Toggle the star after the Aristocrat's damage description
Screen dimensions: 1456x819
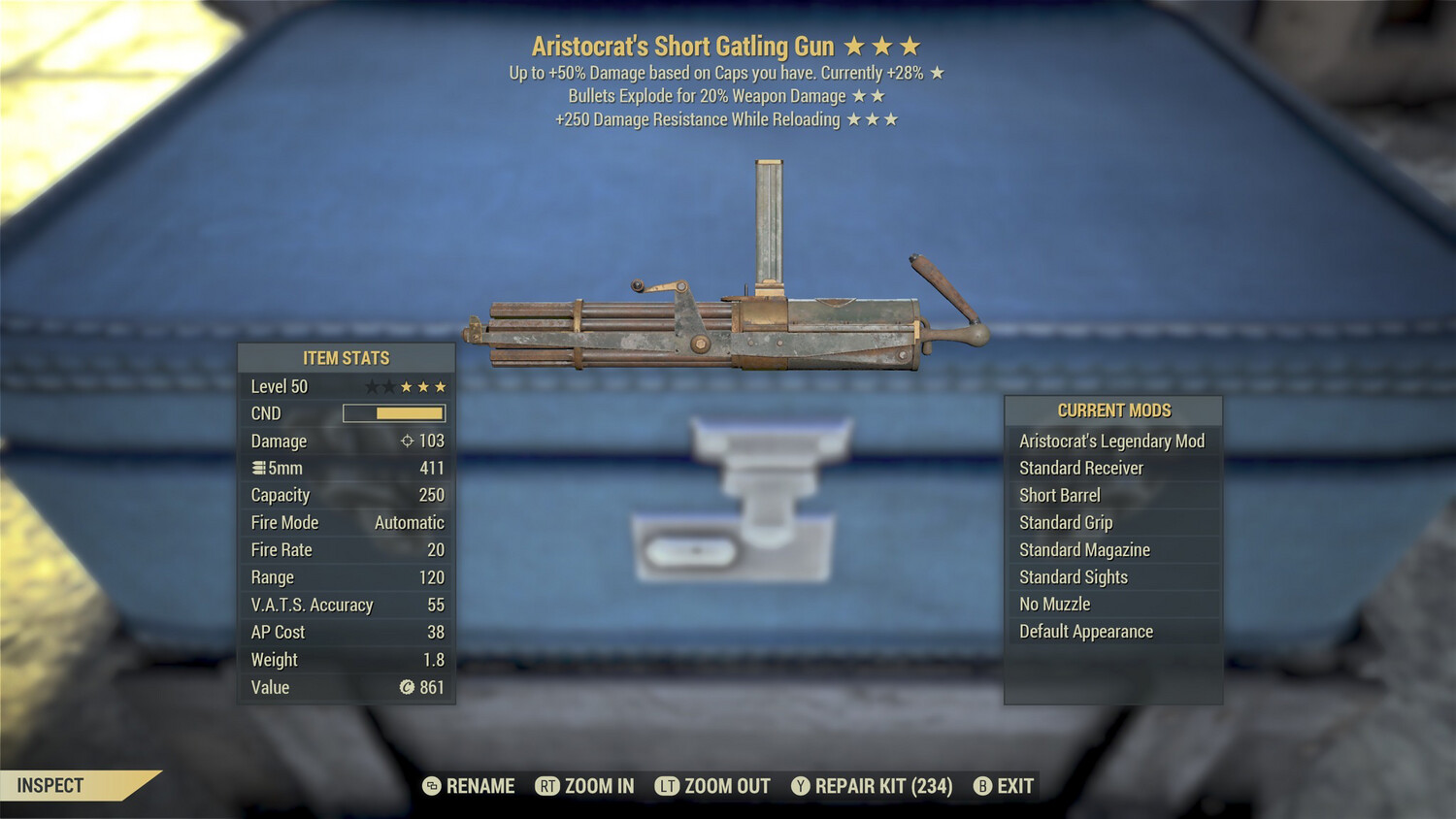[937, 72]
